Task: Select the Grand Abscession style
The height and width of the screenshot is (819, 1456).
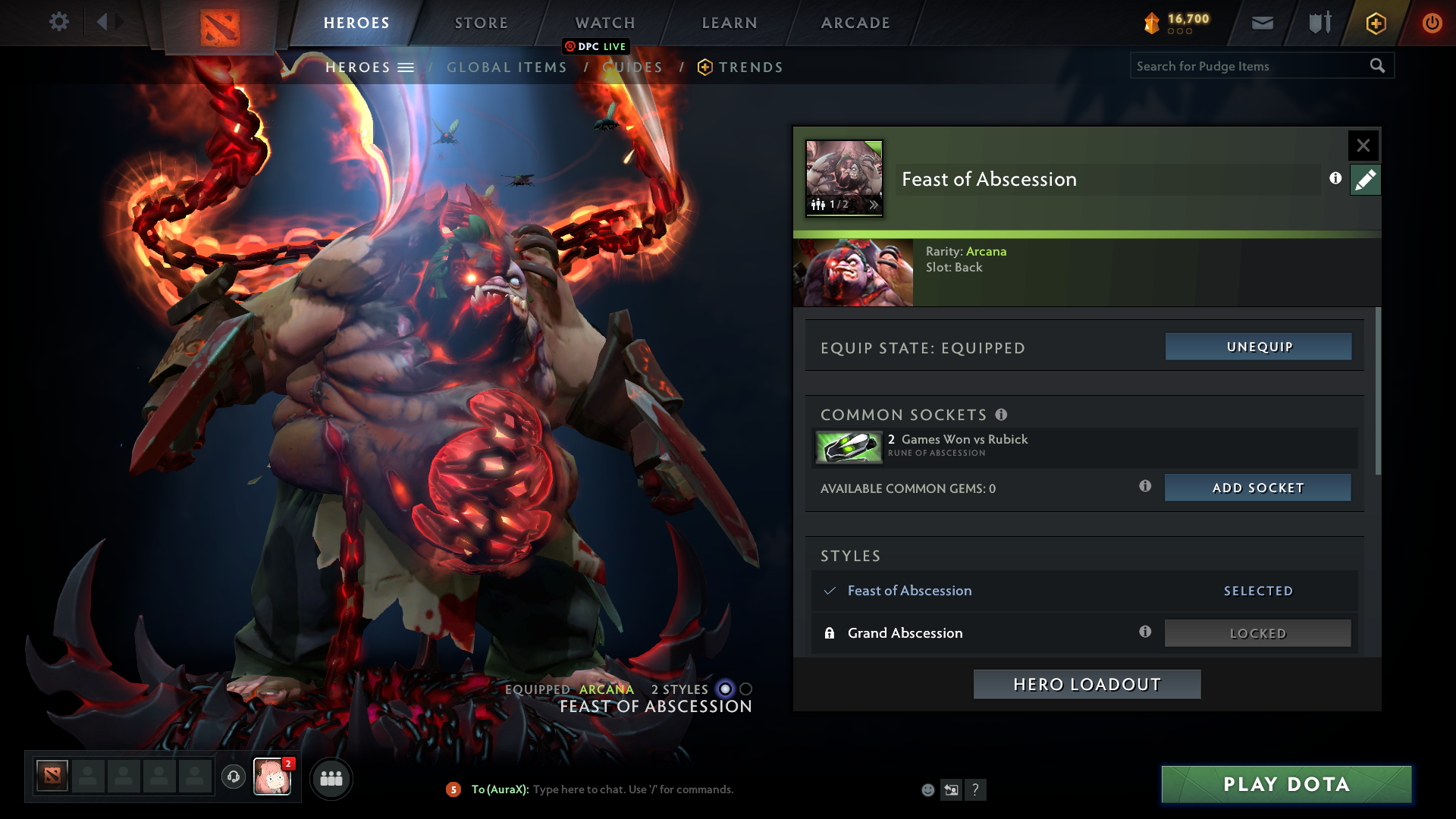Action: point(905,632)
